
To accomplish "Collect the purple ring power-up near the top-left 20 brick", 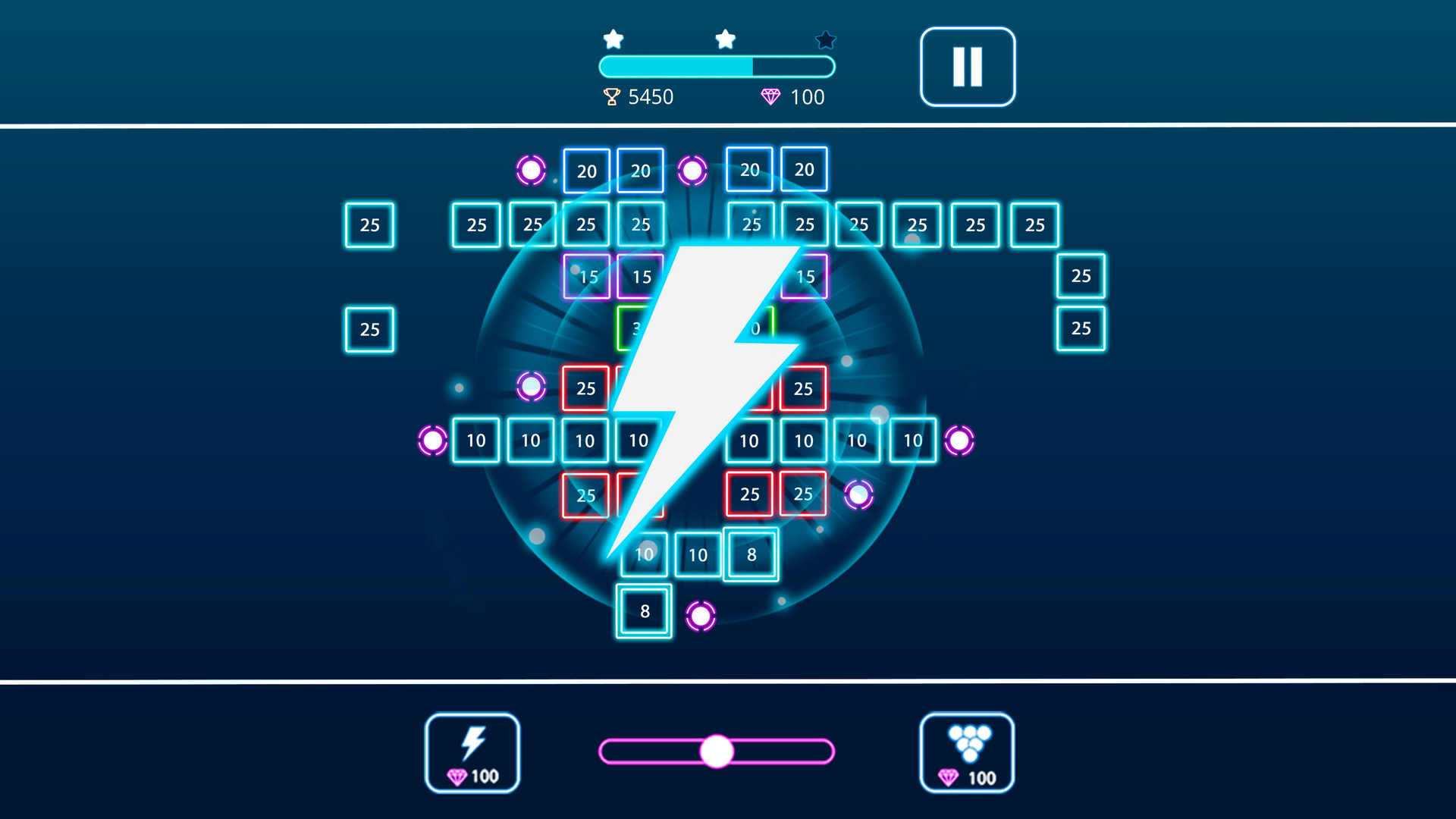I will tap(532, 168).
